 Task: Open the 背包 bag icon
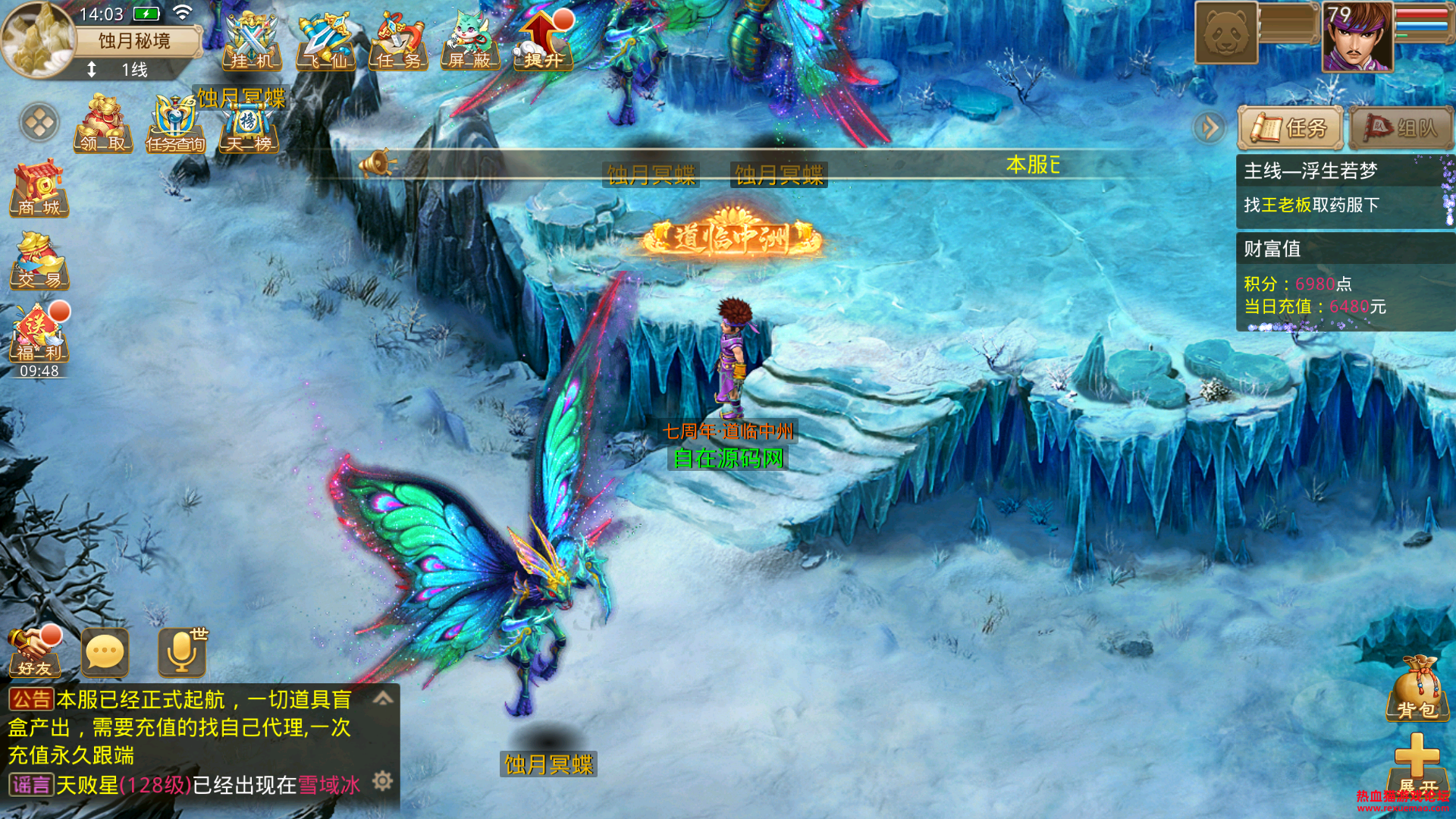point(1417,689)
